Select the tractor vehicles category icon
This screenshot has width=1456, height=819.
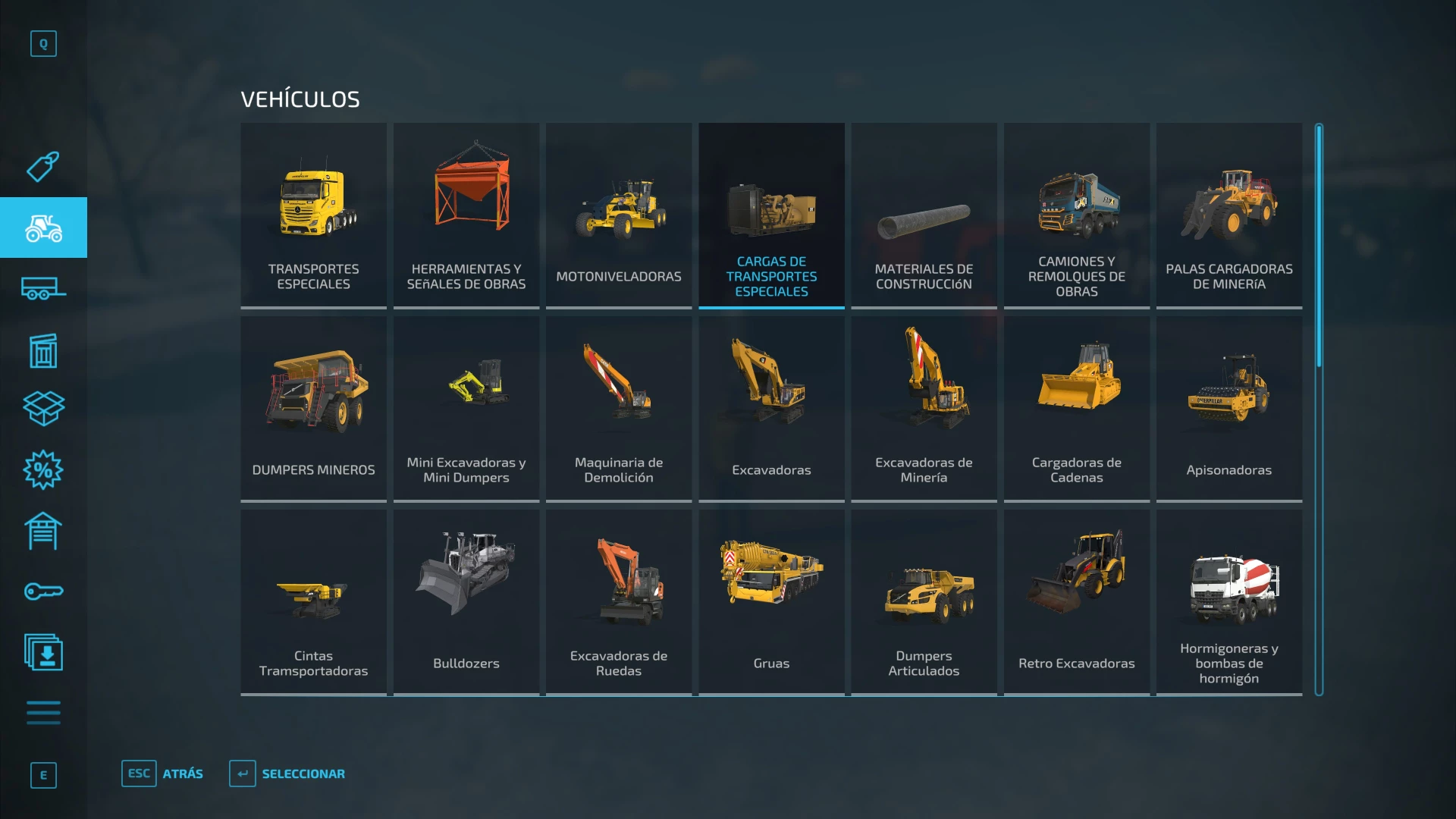tap(43, 227)
